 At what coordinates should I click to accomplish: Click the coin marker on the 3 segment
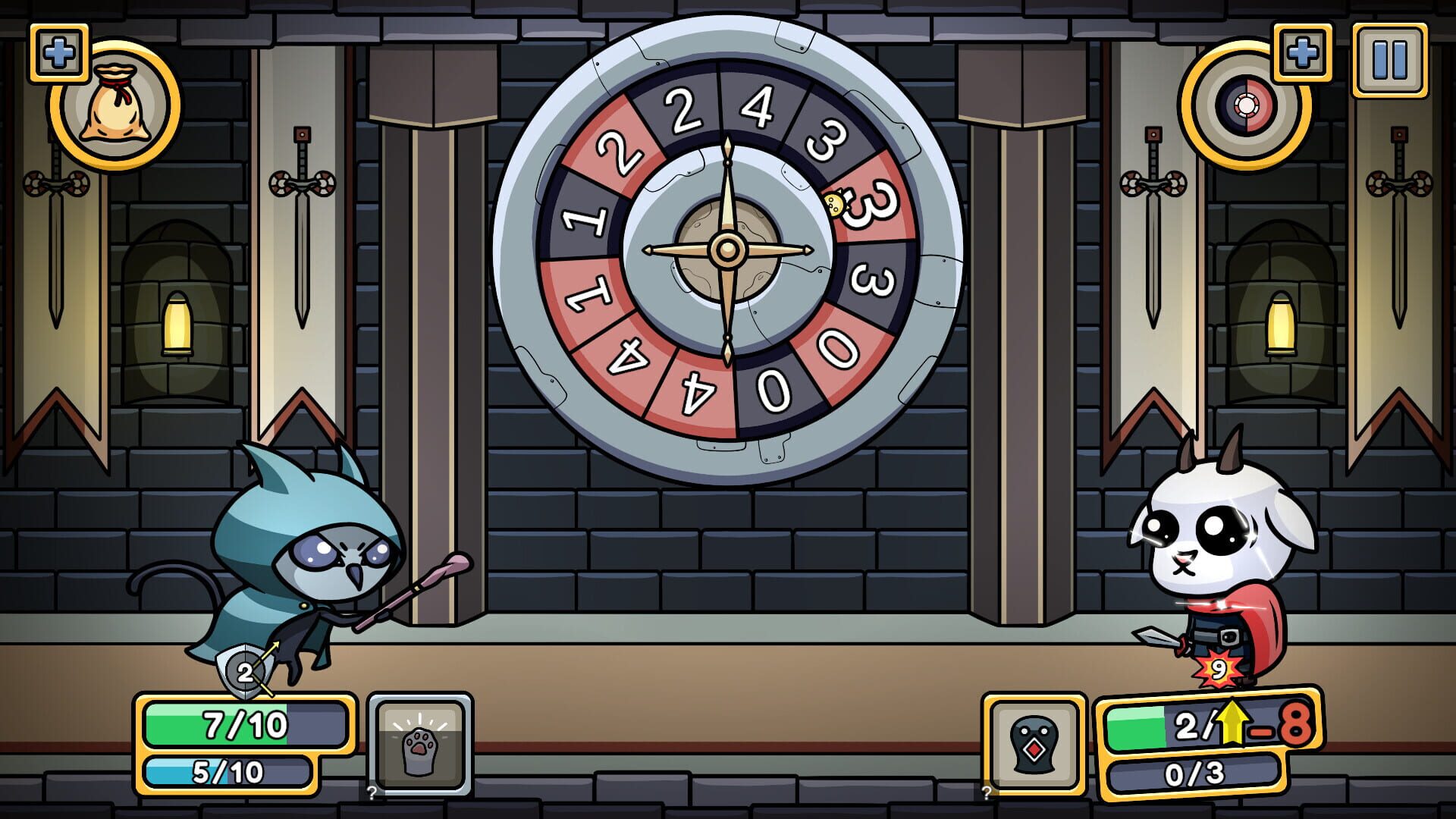click(834, 203)
